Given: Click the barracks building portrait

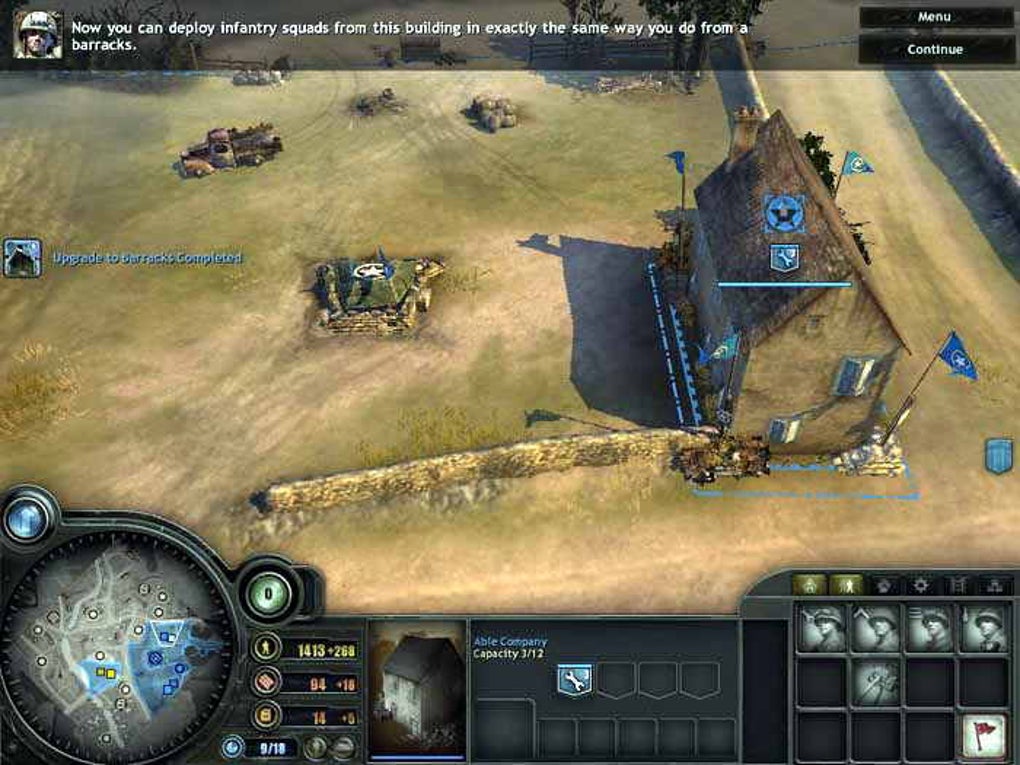Looking at the screenshot, I should point(416,688).
